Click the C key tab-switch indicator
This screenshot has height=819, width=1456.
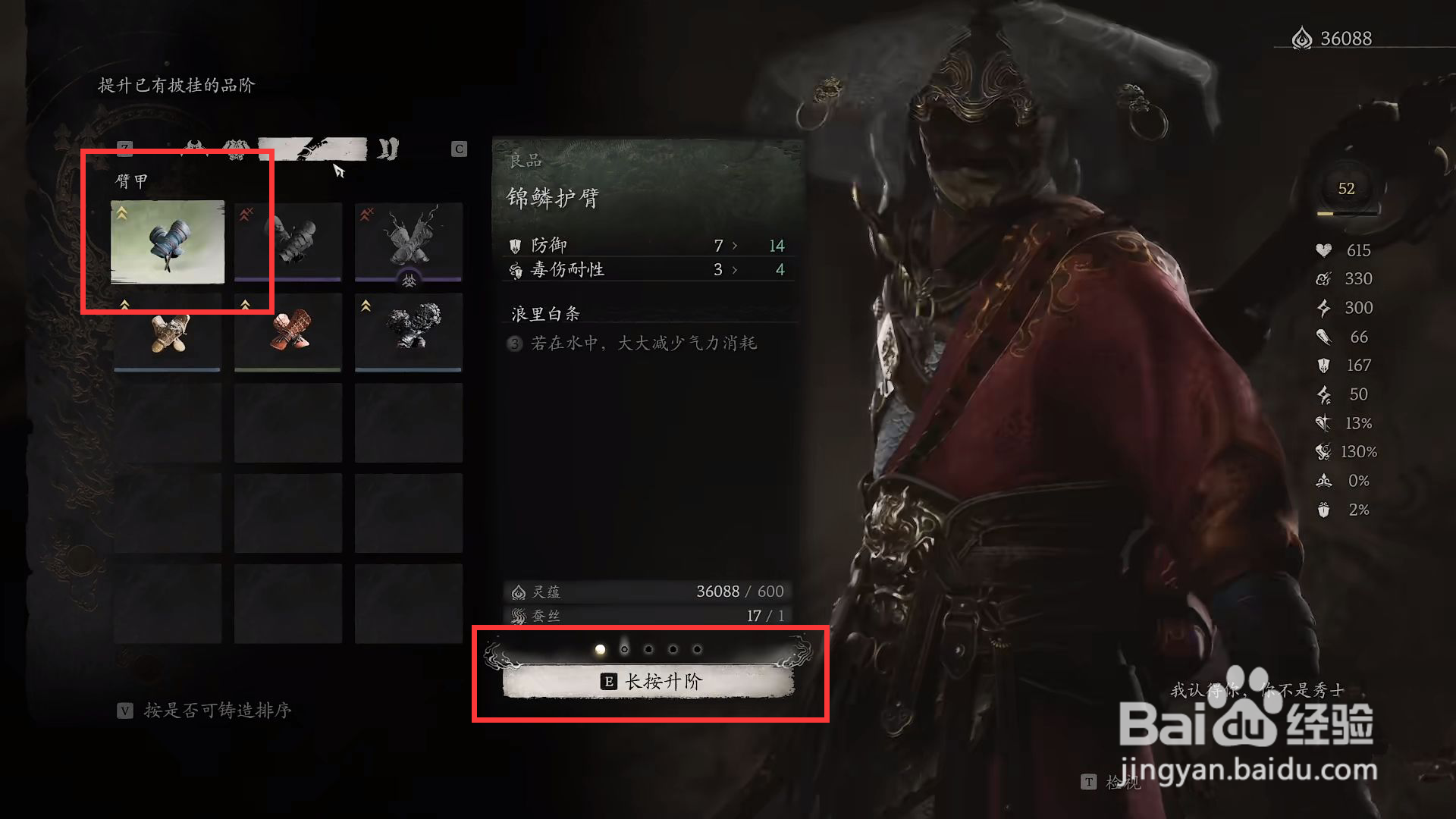pos(460,149)
